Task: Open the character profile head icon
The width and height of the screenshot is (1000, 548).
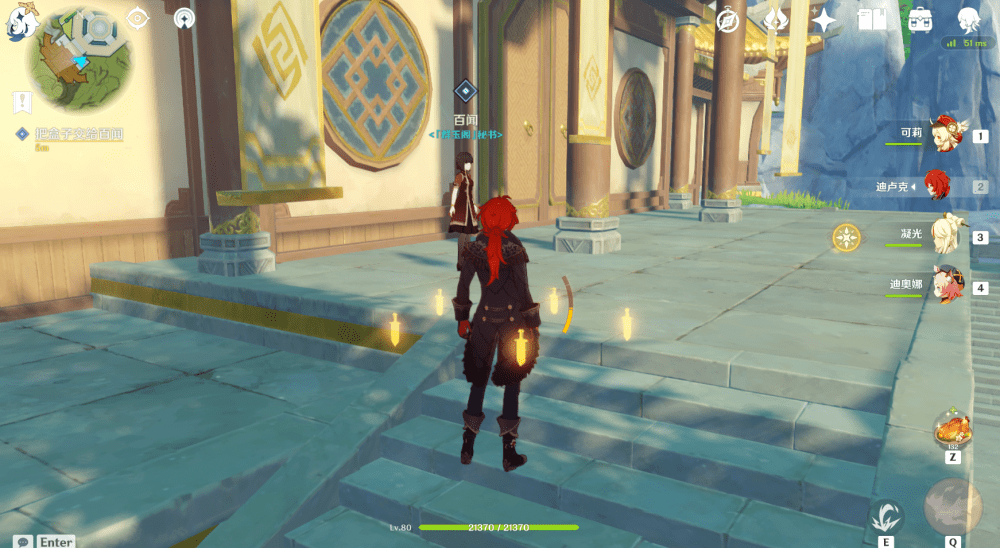Action: click(x=967, y=20)
